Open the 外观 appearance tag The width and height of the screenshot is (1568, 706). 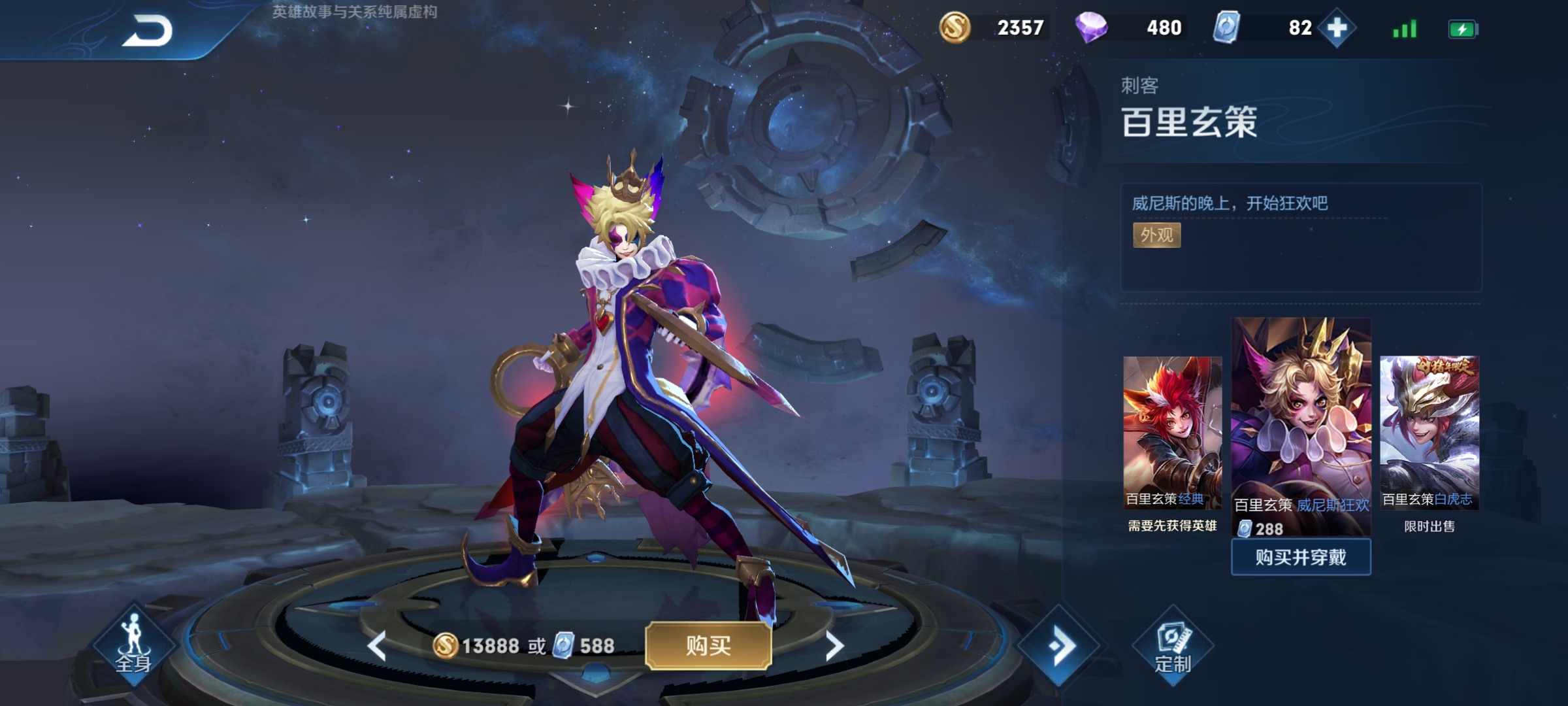(1156, 235)
